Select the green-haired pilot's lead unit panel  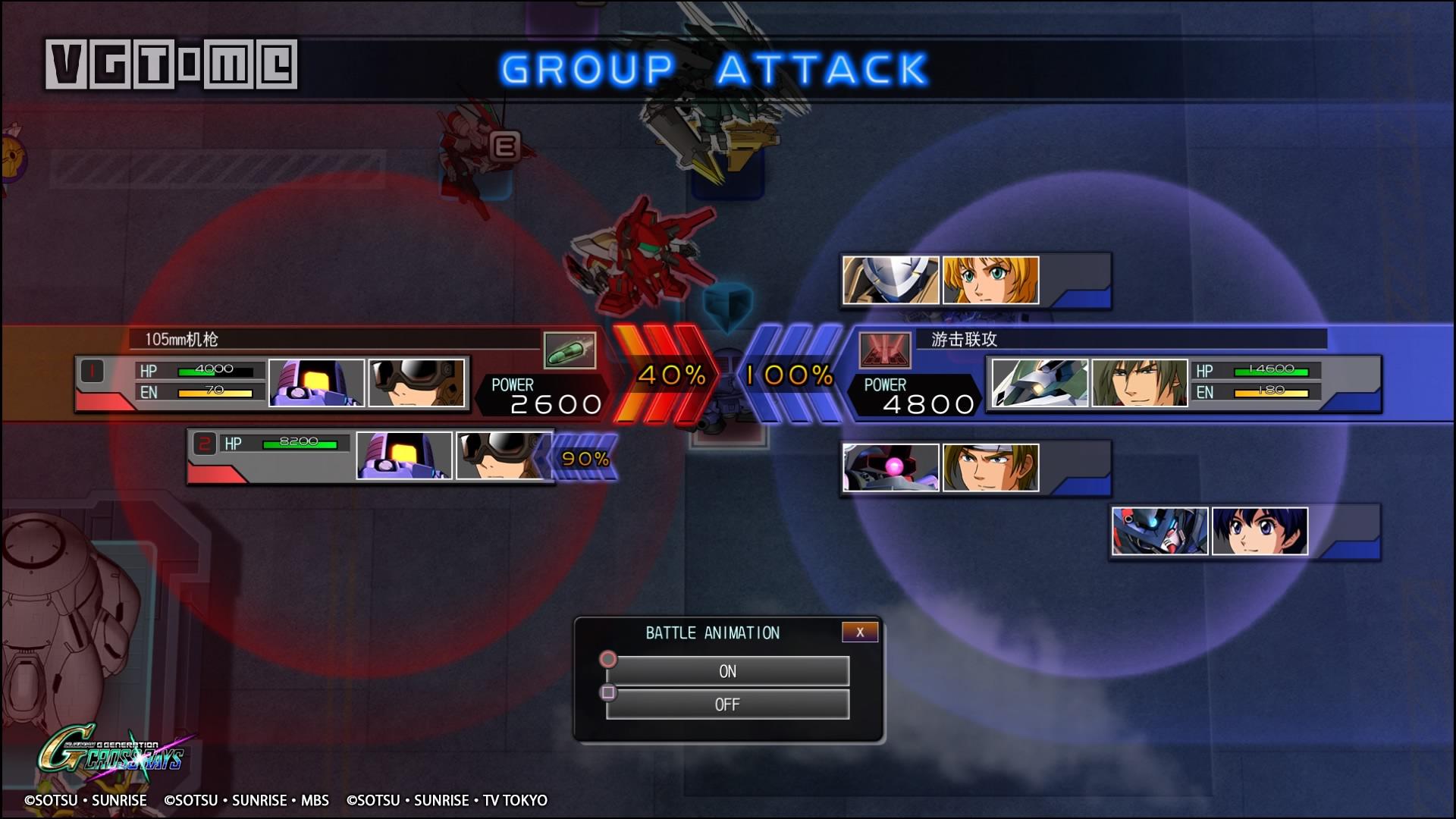coord(1183,384)
